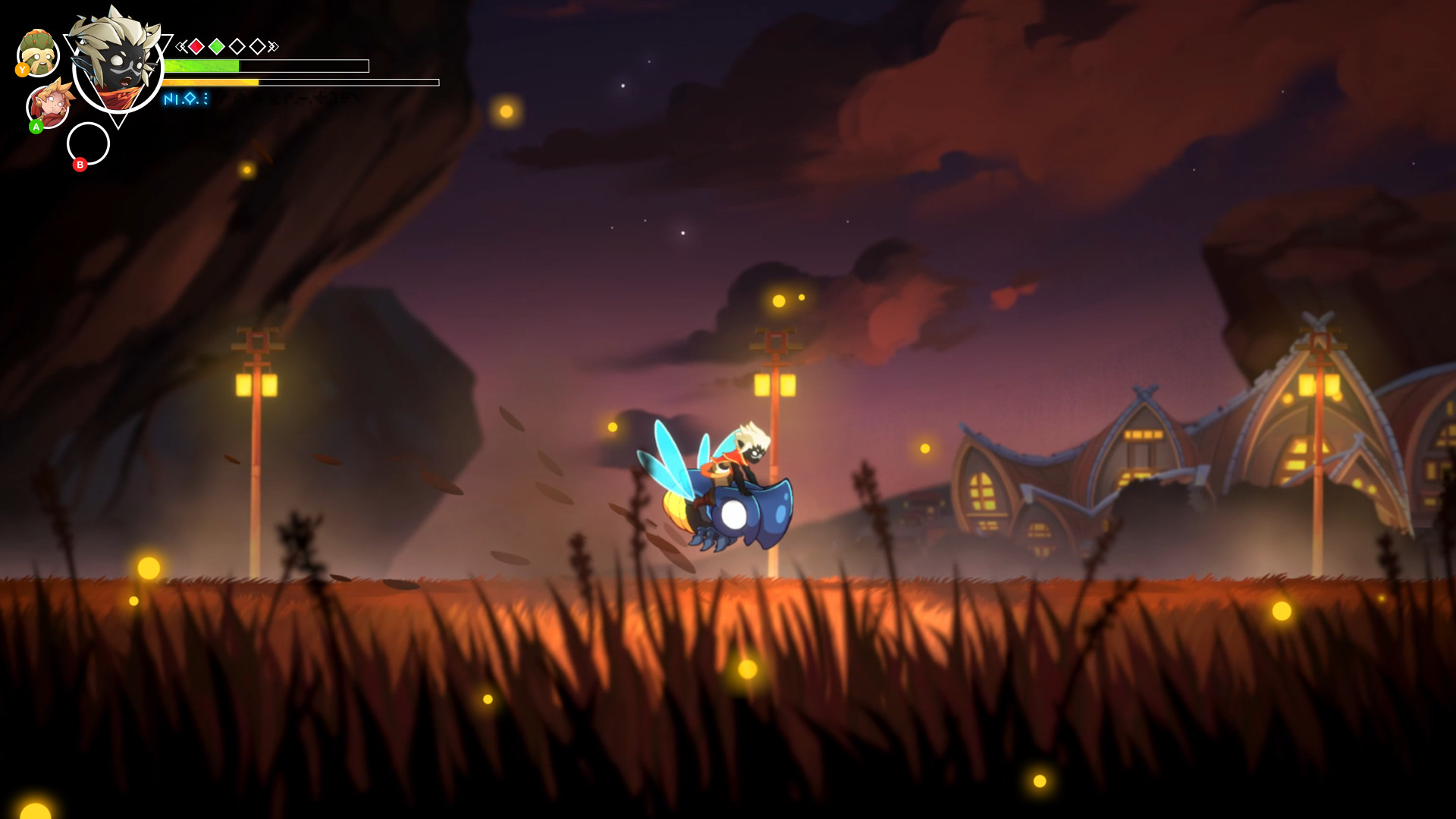Screen dimensions: 1456x819
Task: Click the yellow stamina bar
Action: click(x=211, y=83)
